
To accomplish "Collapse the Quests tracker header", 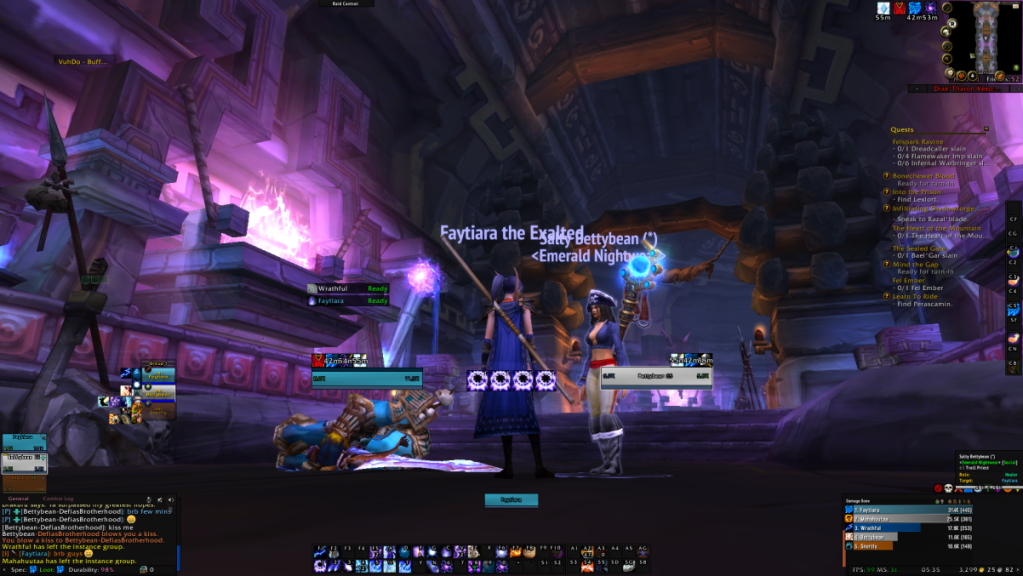I will (x=986, y=129).
